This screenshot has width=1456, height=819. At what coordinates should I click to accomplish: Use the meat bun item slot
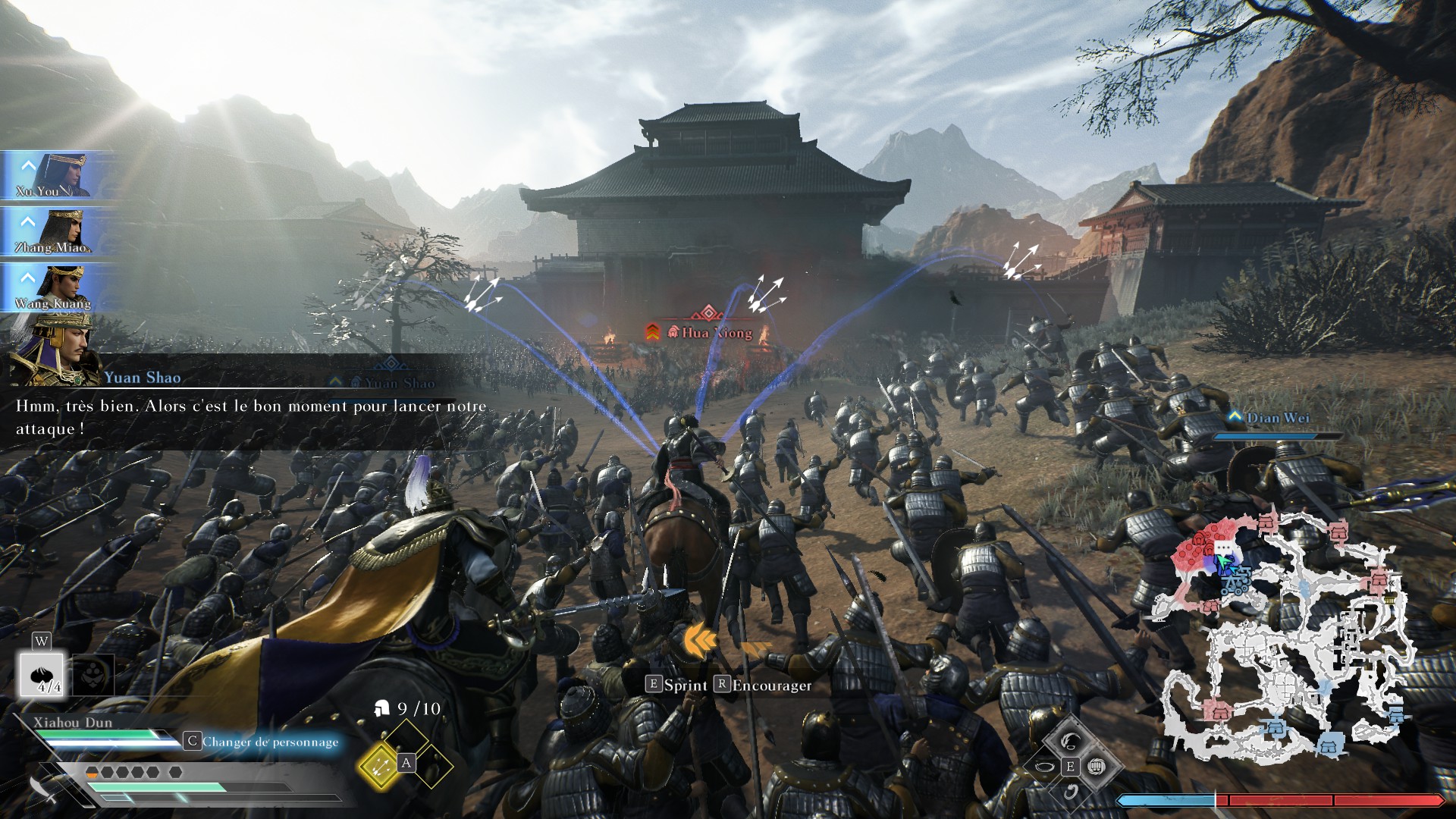(x=43, y=675)
